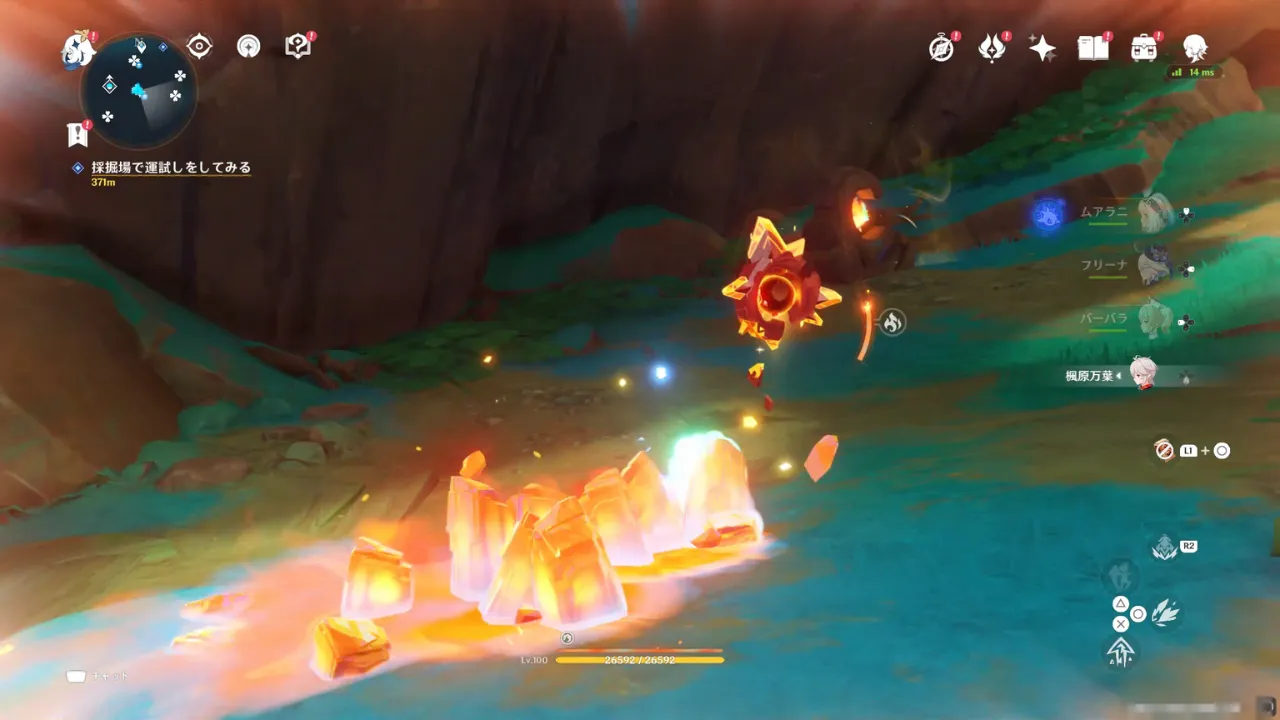1280x720 pixels.
Task: Activate the elemental burst skill icon
Action: pyautogui.click(x=1164, y=547)
